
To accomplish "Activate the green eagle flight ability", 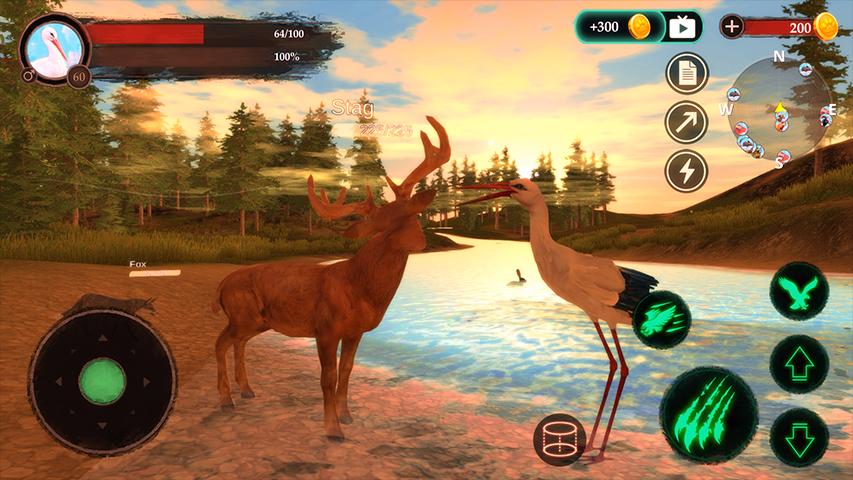I will click(799, 292).
